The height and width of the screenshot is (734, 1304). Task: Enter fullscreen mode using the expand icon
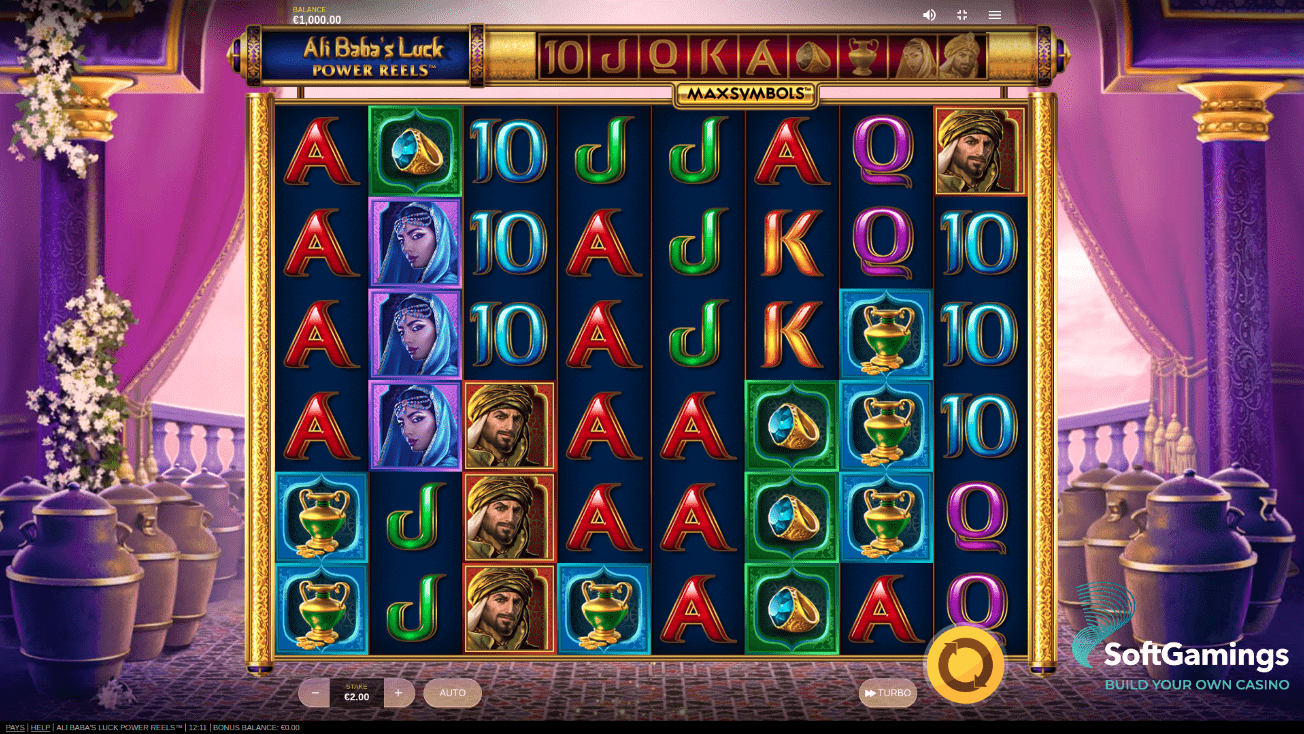pyautogui.click(x=962, y=14)
